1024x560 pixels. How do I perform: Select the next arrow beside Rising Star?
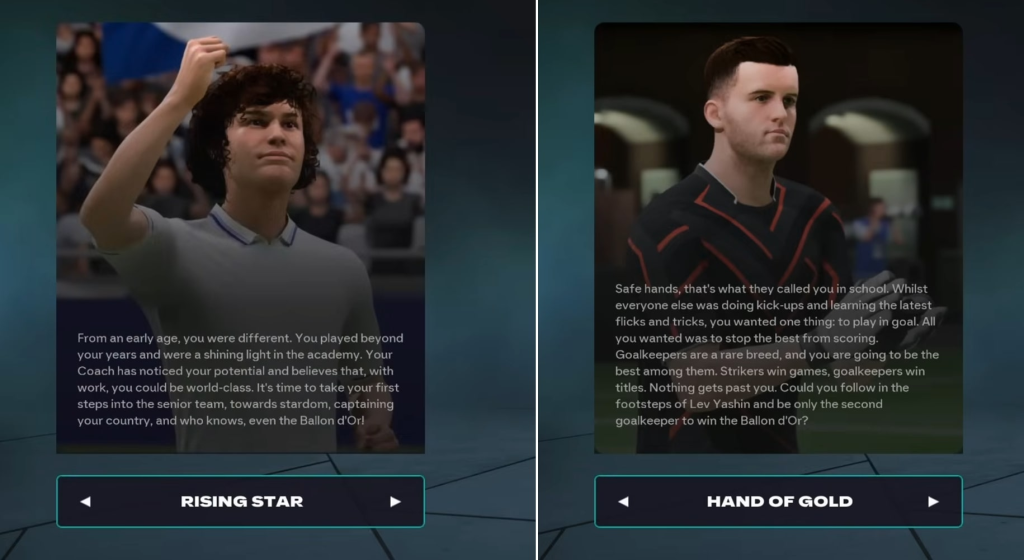pyautogui.click(x=395, y=501)
